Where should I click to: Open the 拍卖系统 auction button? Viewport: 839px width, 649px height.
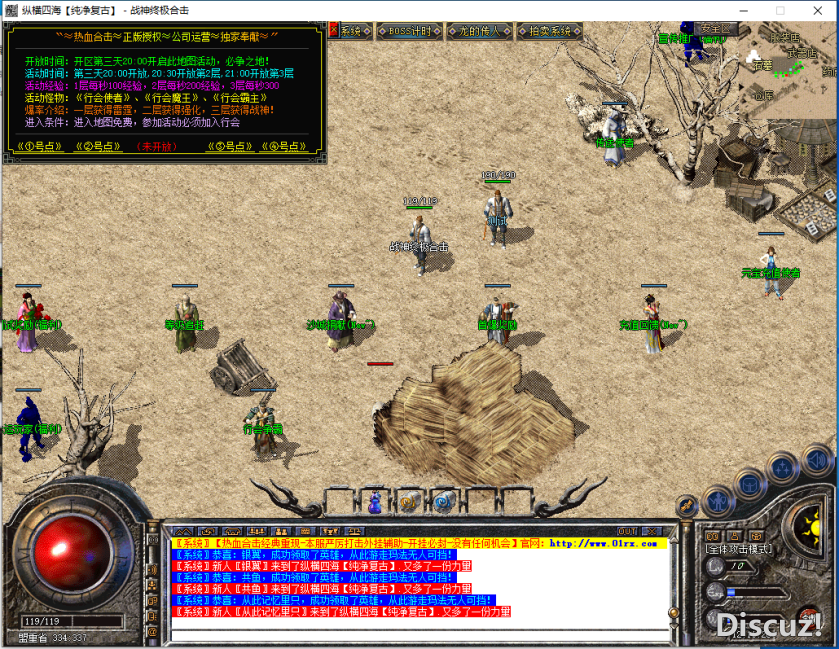coord(550,31)
